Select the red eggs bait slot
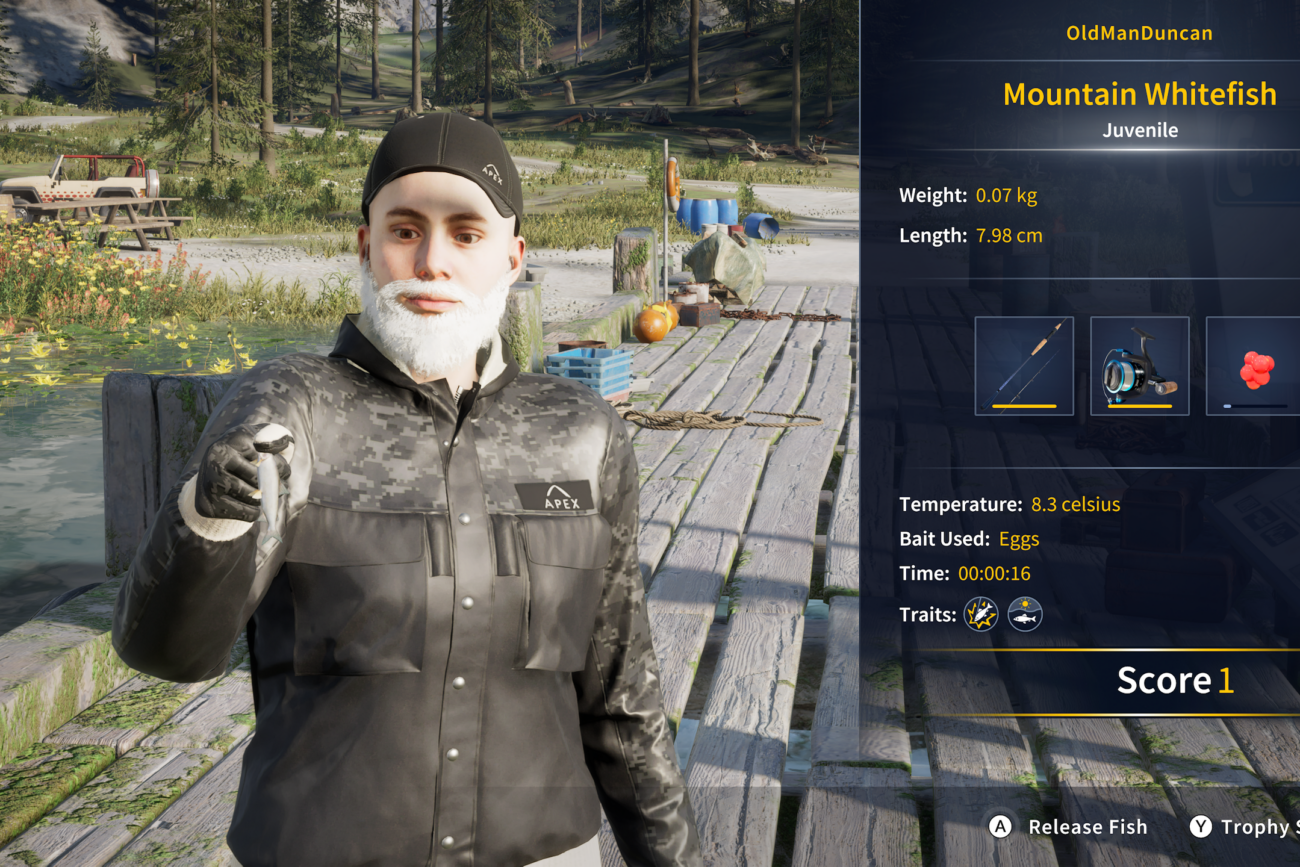 1254,366
